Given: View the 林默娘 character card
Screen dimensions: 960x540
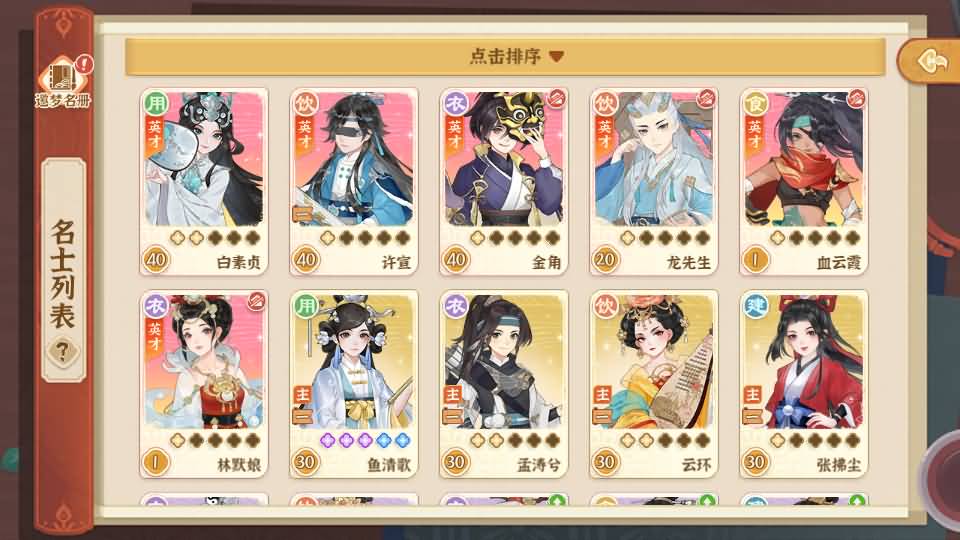Looking at the screenshot, I should coord(204,382).
